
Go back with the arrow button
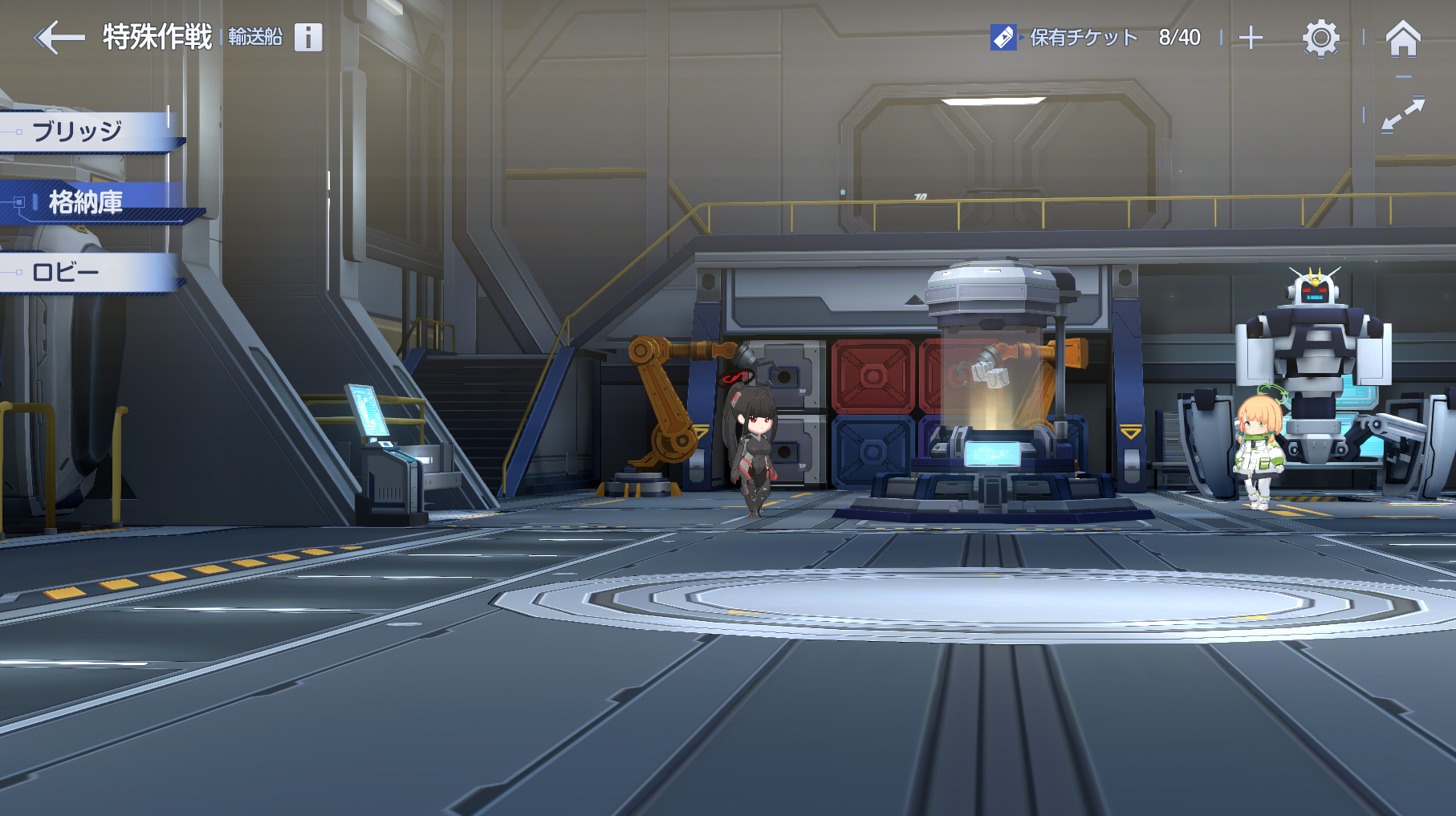(x=59, y=38)
